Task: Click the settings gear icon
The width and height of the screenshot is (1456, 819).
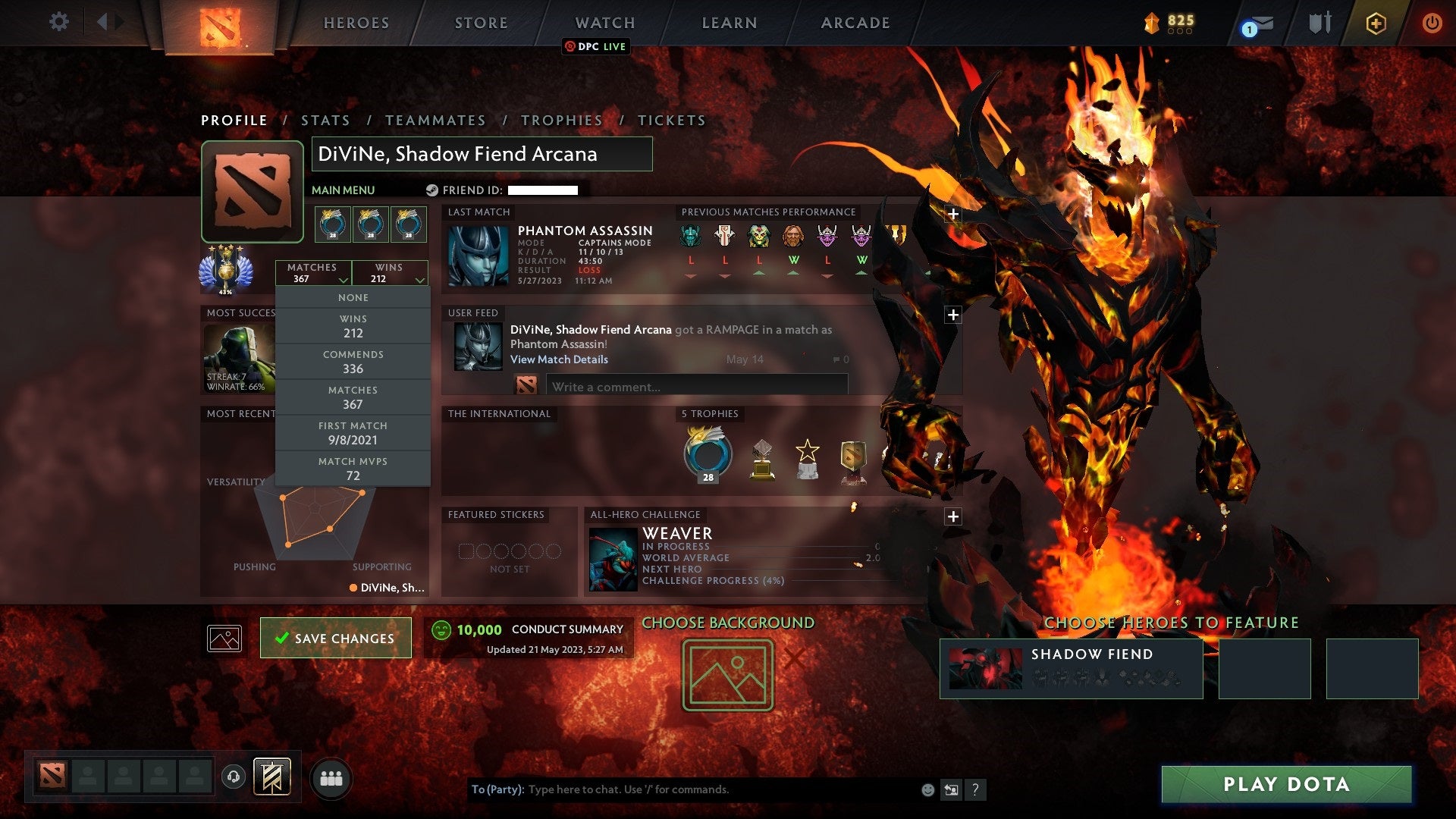Action: pyautogui.click(x=58, y=22)
